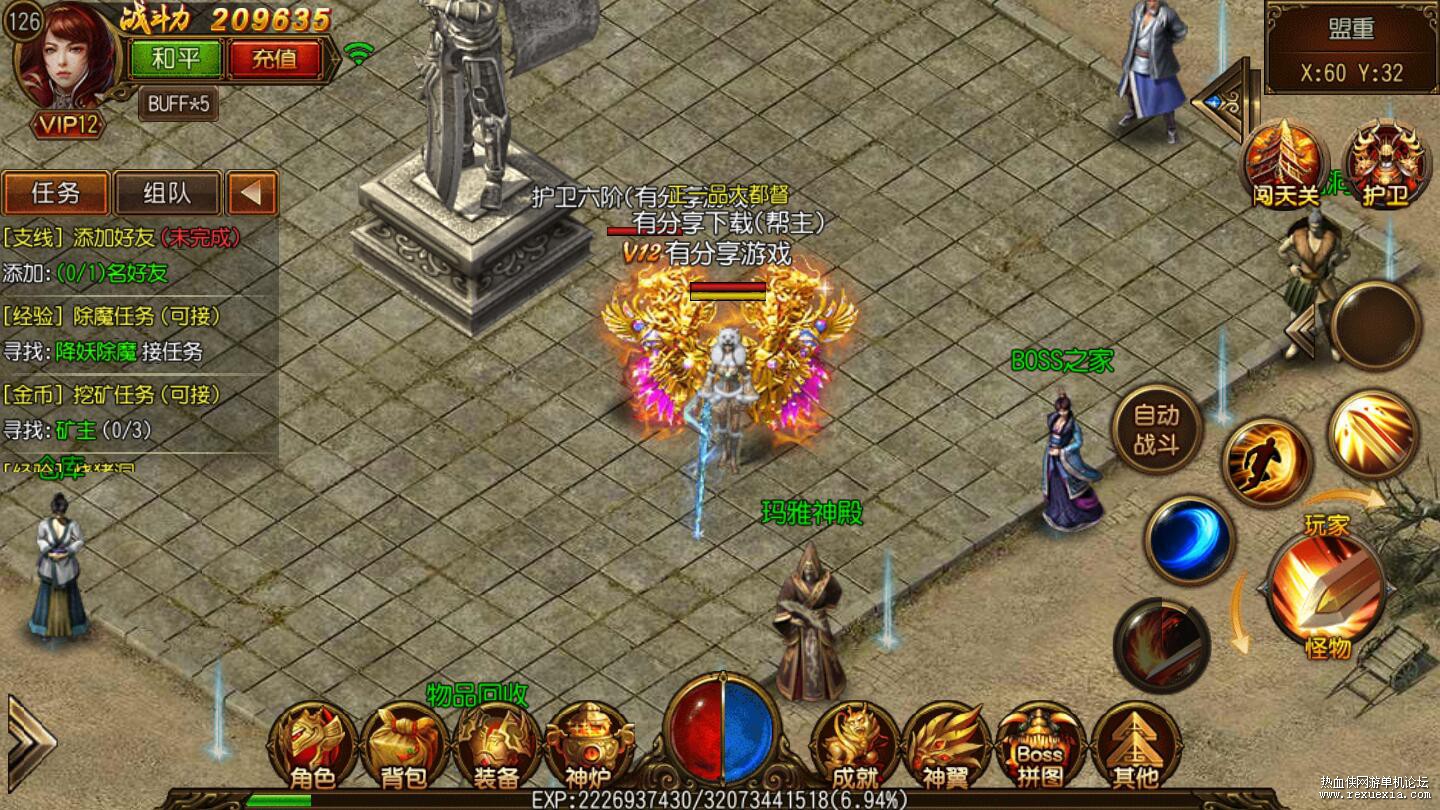1440x810 pixels.
Task: Open the 护卫 guard icon
Action: pyautogui.click(x=1385, y=162)
